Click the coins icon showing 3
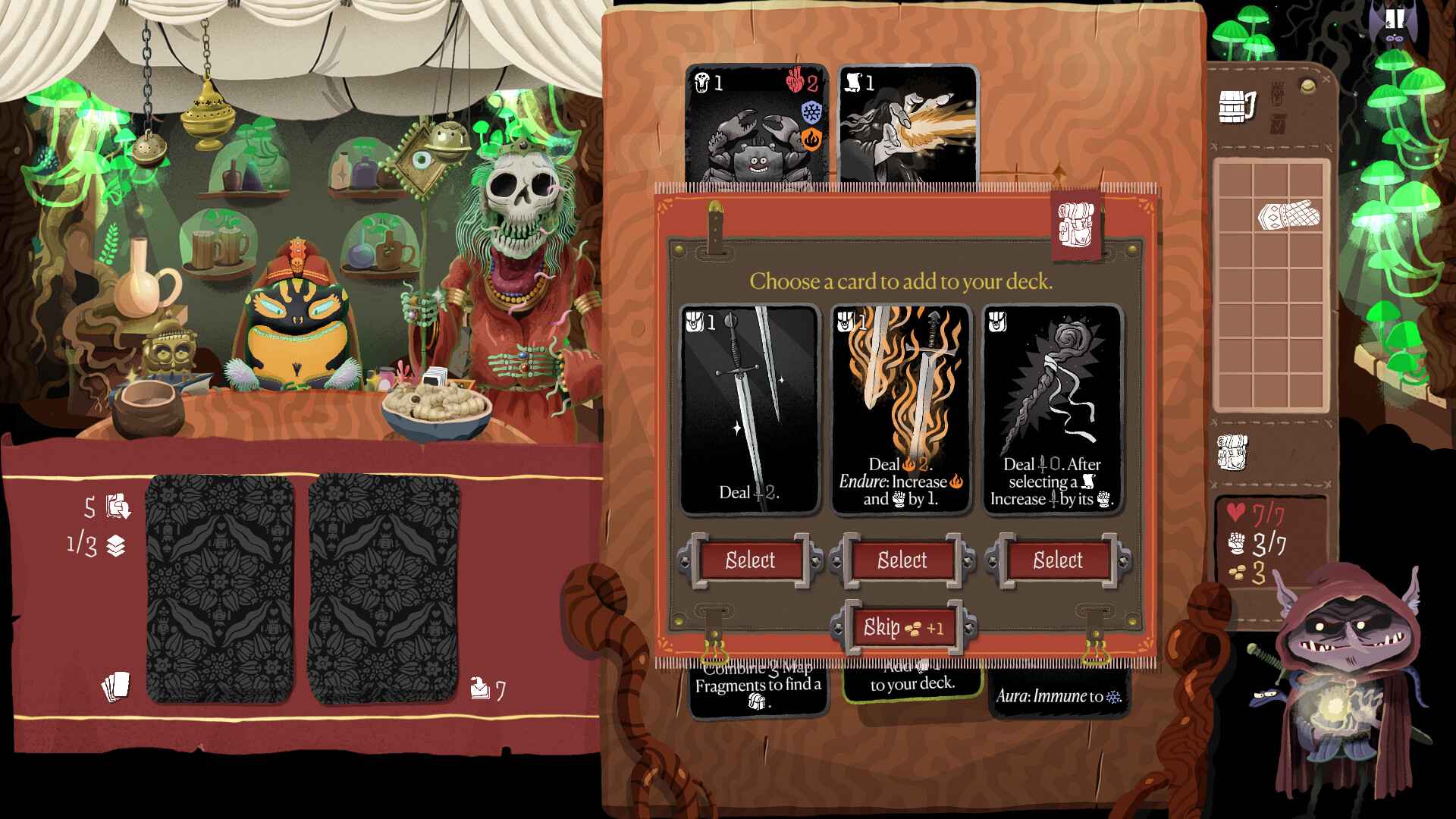The image size is (1456, 819). (x=1238, y=573)
